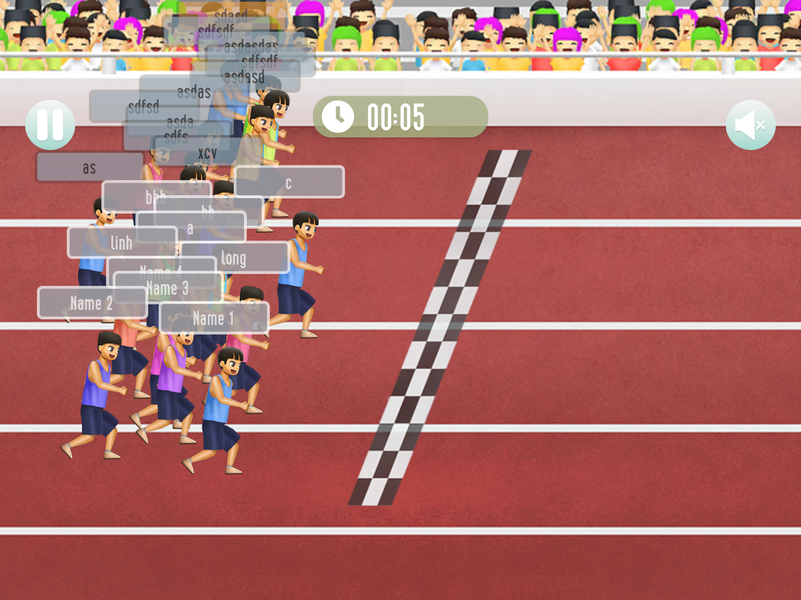The width and height of the screenshot is (801, 600).
Task: Toggle the muted sound speaker icon
Action: [x=750, y=125]
